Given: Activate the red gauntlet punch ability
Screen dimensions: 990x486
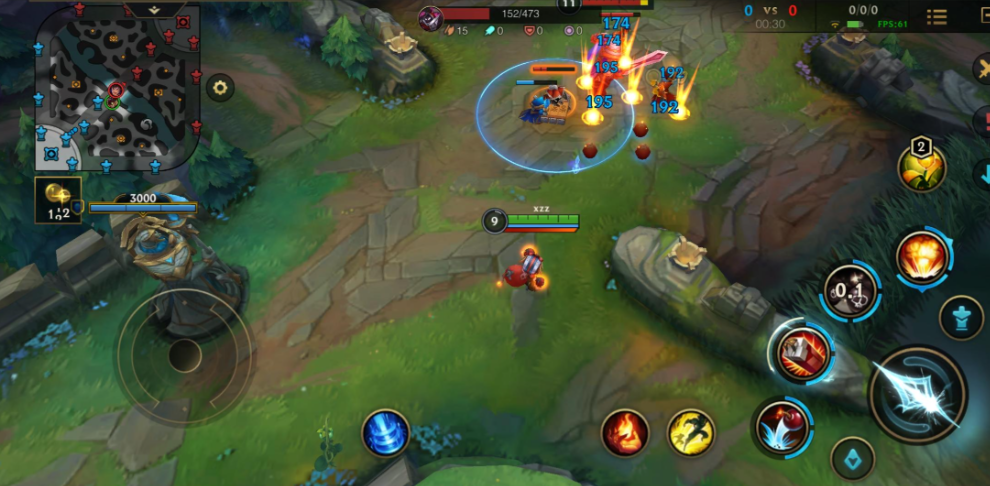Looking at the screenshot, I should [x=802, y=353].
